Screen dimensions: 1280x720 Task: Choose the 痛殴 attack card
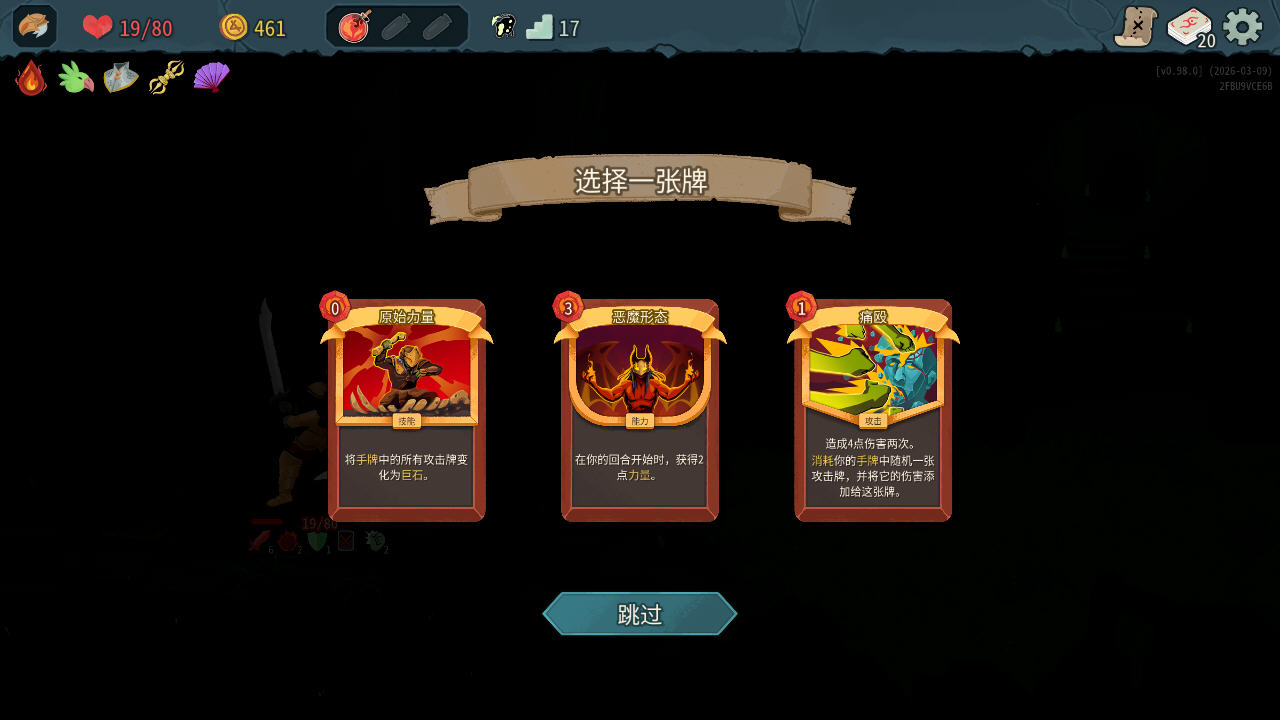click(873, 408)
